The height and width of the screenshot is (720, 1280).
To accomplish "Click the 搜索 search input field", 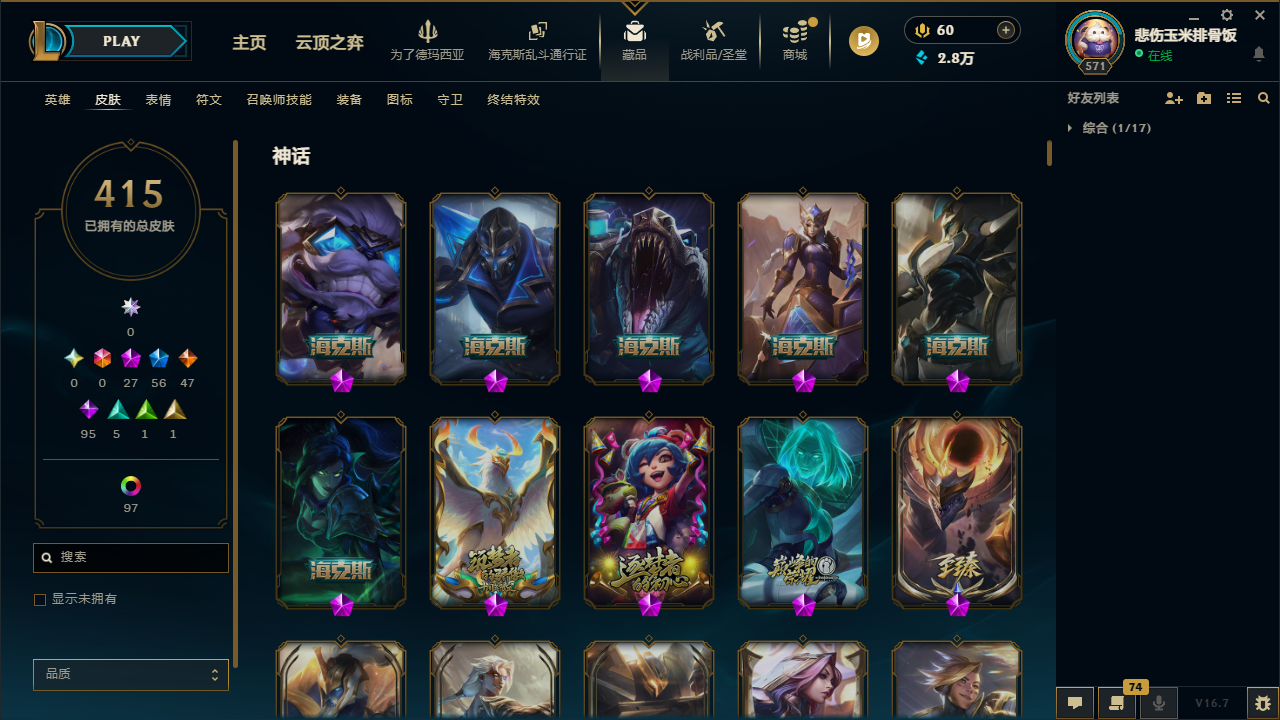I will pyautogui.click(x=130, y=557).
